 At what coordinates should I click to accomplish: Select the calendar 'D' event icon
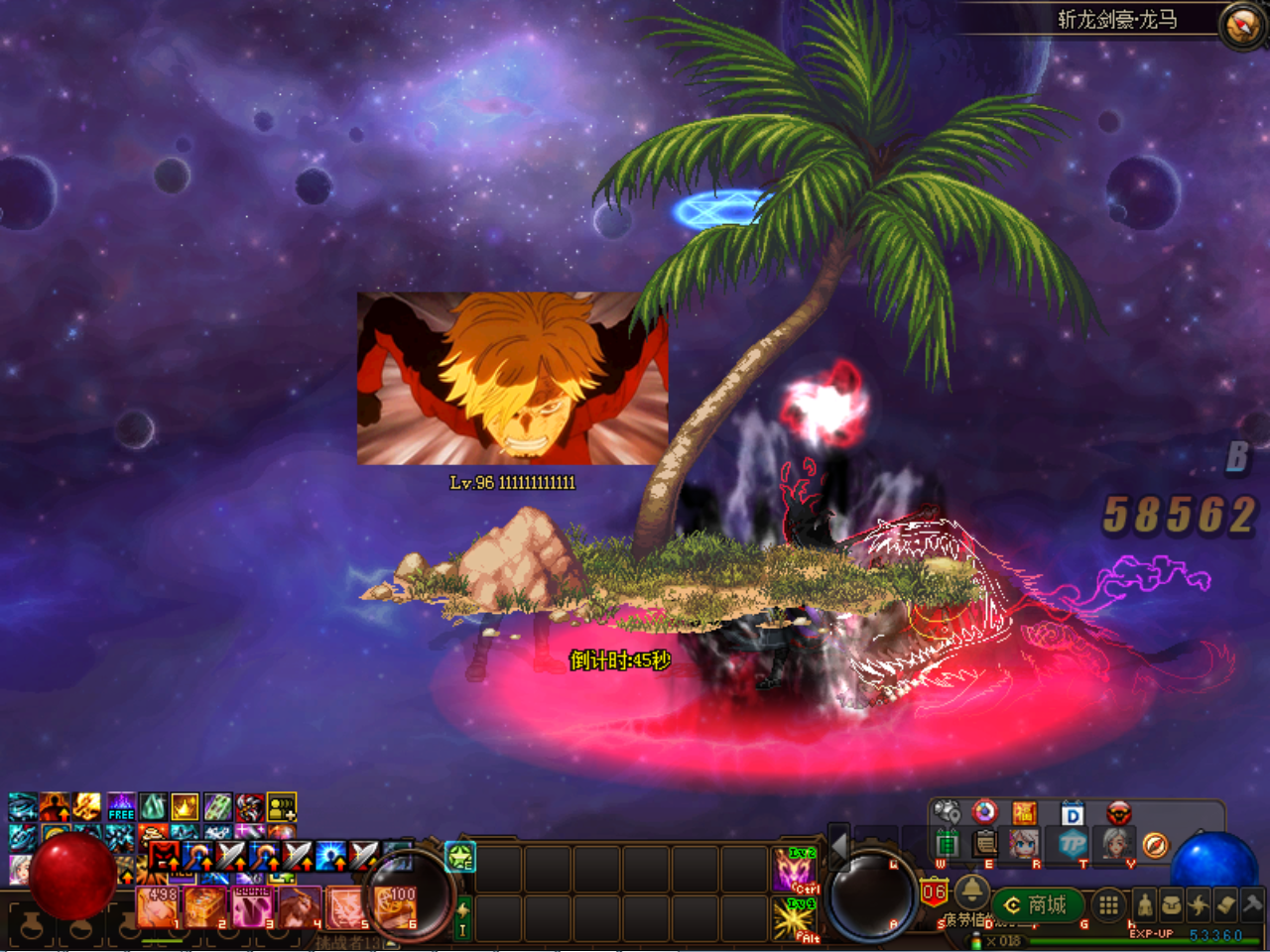(1072, 814)
